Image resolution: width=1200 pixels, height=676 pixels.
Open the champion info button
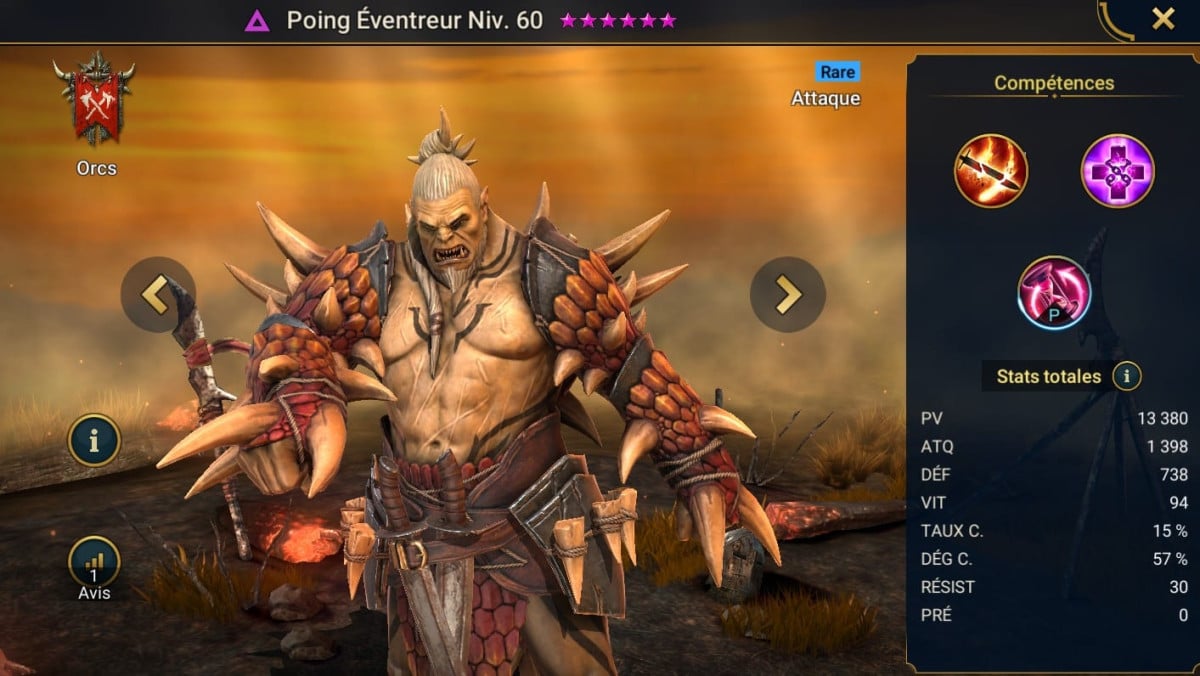[94, 440]
